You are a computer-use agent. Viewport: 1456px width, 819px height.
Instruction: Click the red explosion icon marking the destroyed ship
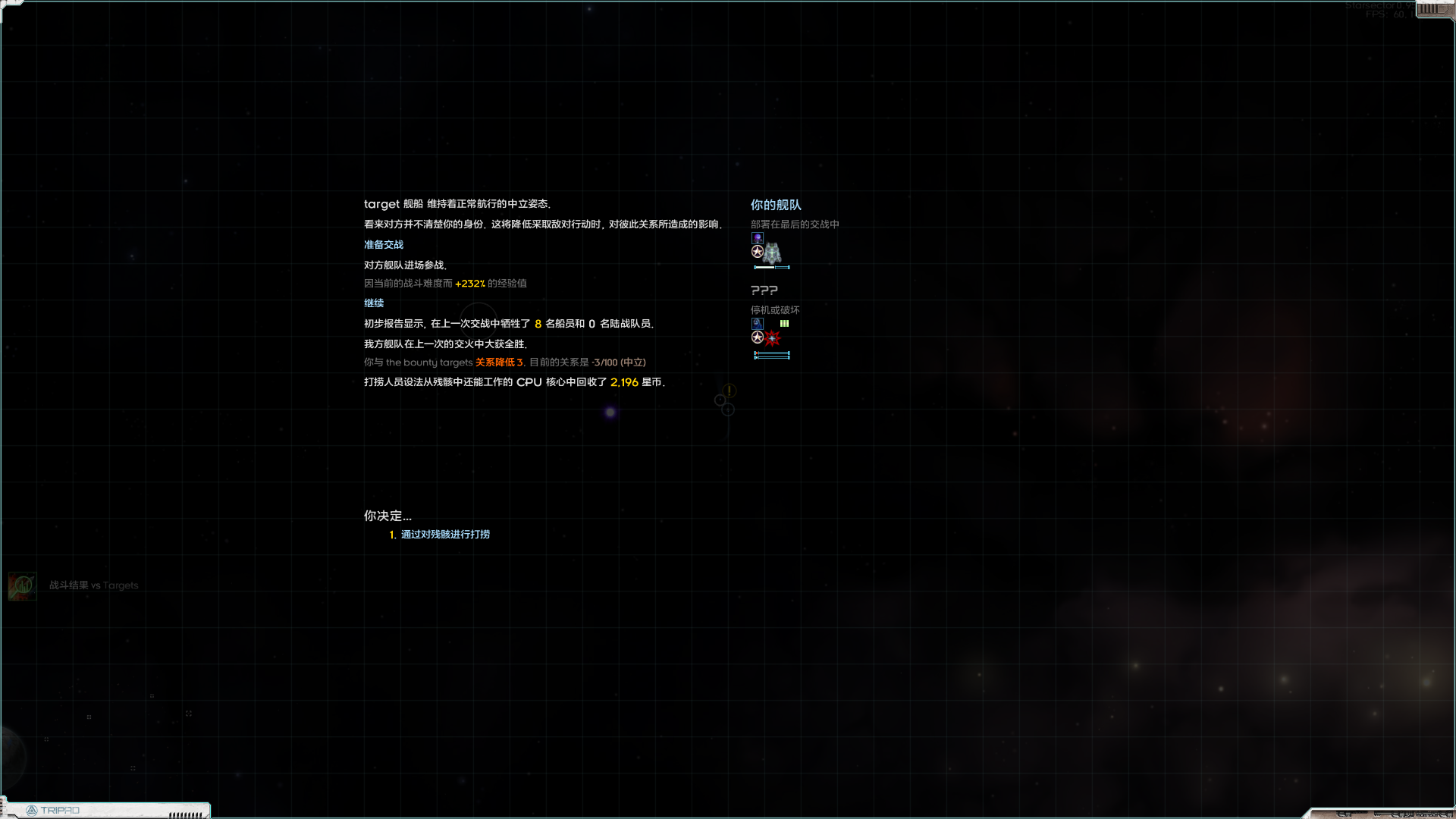[x=772, y=338]
